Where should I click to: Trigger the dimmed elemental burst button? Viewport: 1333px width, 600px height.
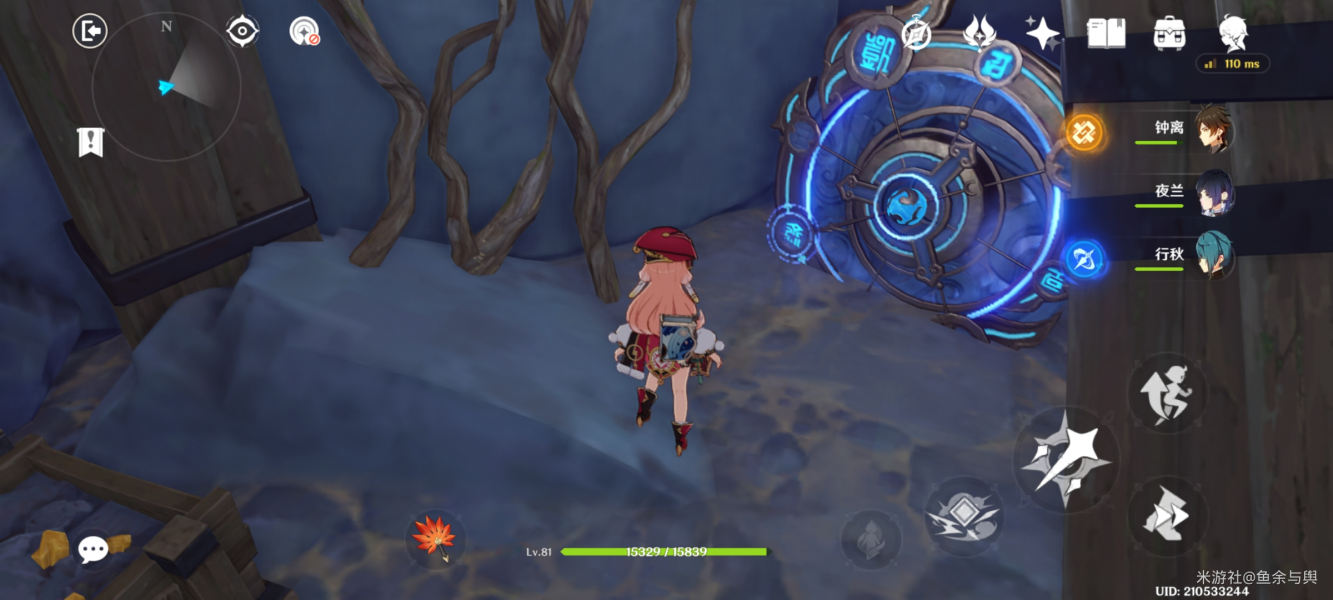tap(871, 540)
